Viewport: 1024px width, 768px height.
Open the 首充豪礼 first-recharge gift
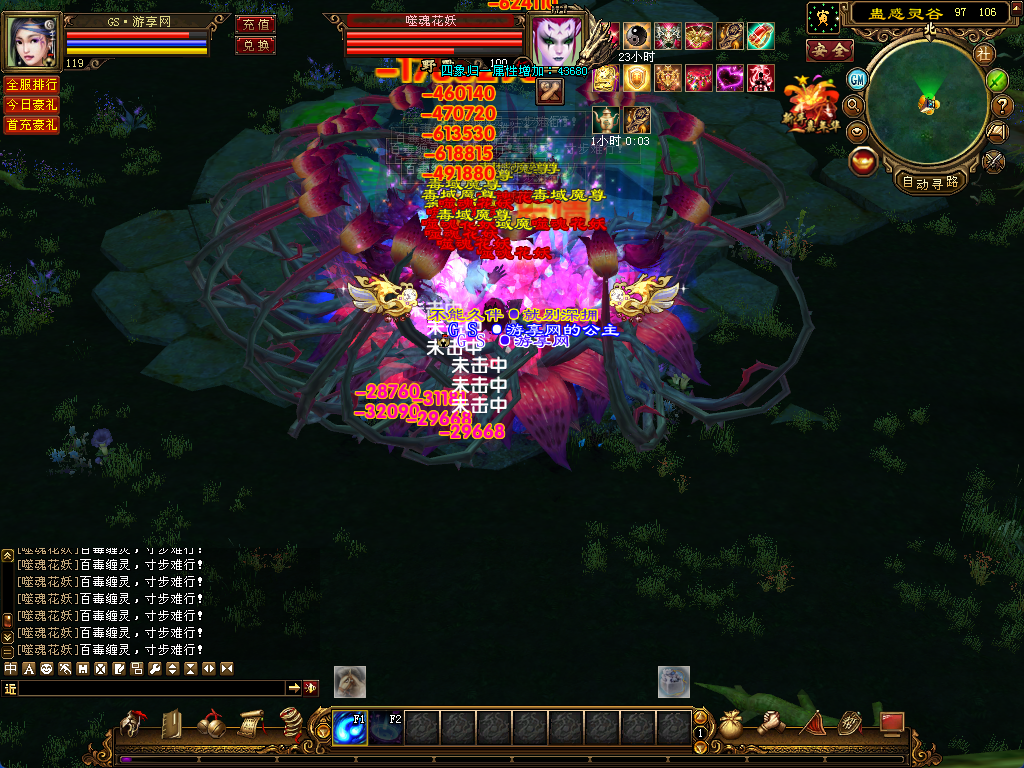pyautogui.click(x=31, y=125)
